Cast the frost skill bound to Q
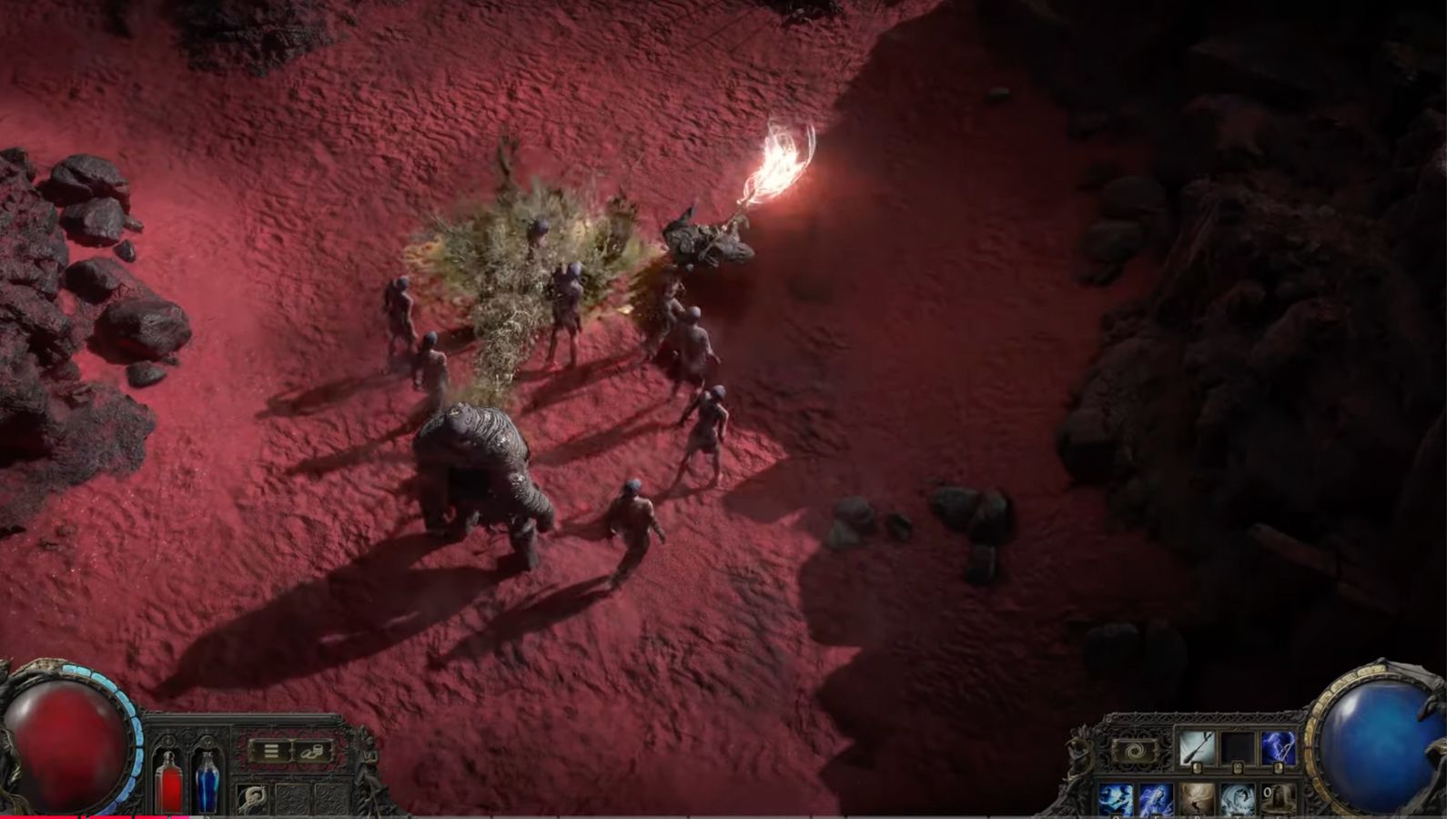This screenshot has width=1456, height=819. (1115, 798)
